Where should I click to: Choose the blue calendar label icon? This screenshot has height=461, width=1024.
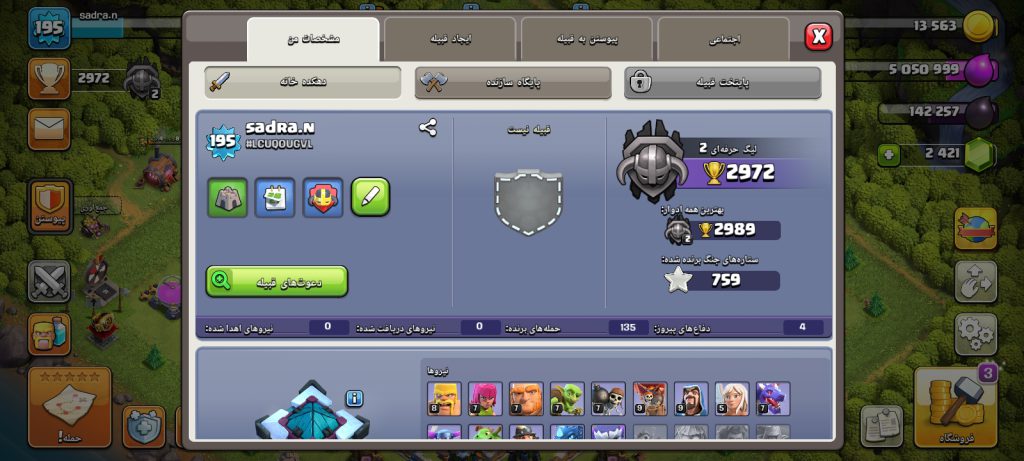pyautogui.click(x=275, y=197)
